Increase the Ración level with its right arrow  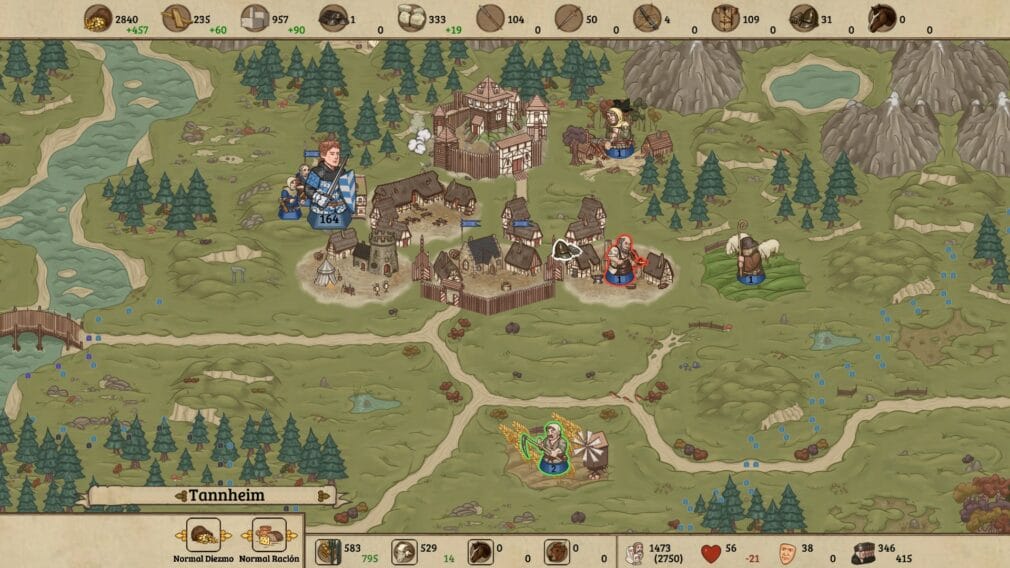(x=290, y=535)
